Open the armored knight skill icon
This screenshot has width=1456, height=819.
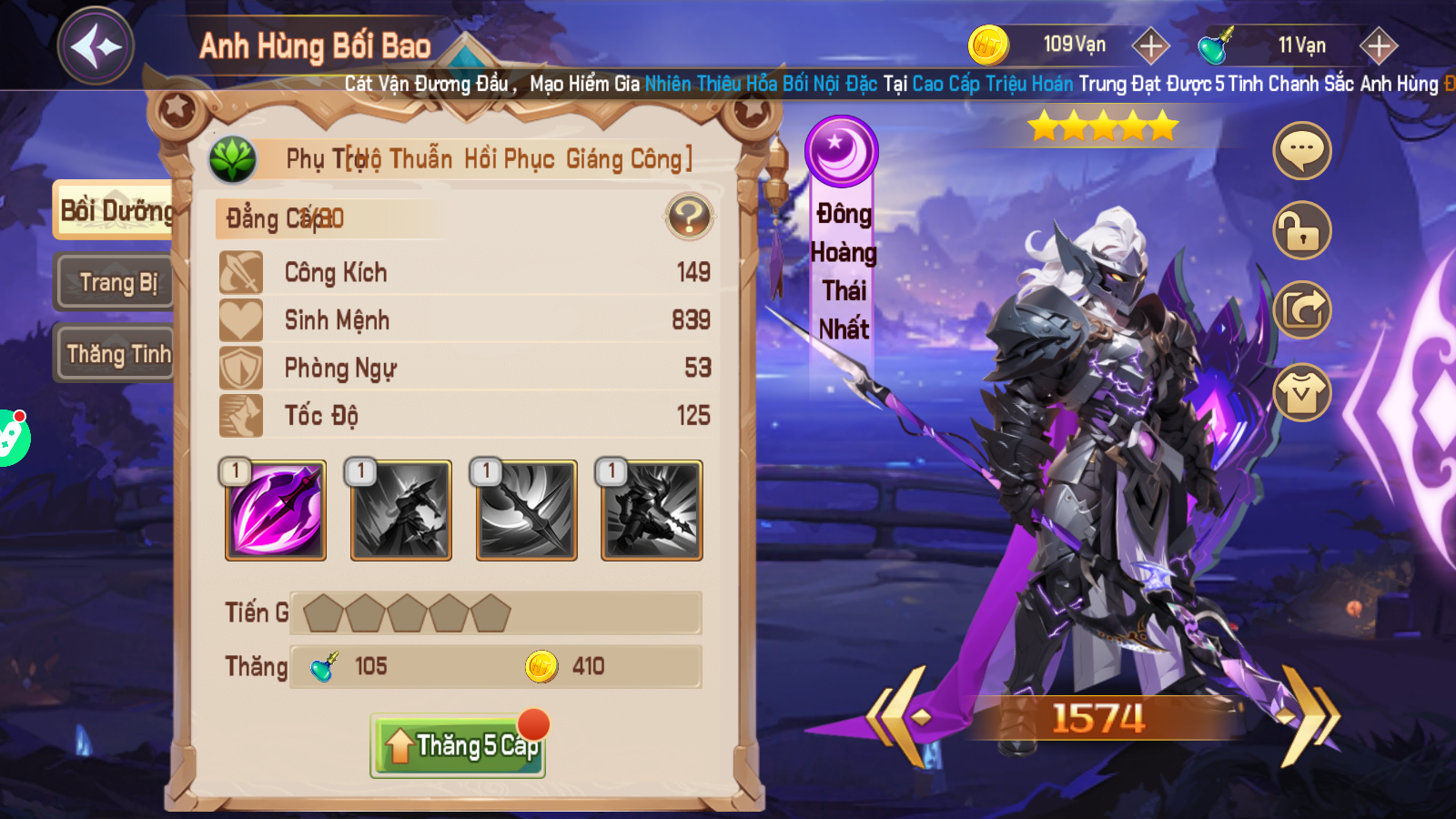coord(652,511)
